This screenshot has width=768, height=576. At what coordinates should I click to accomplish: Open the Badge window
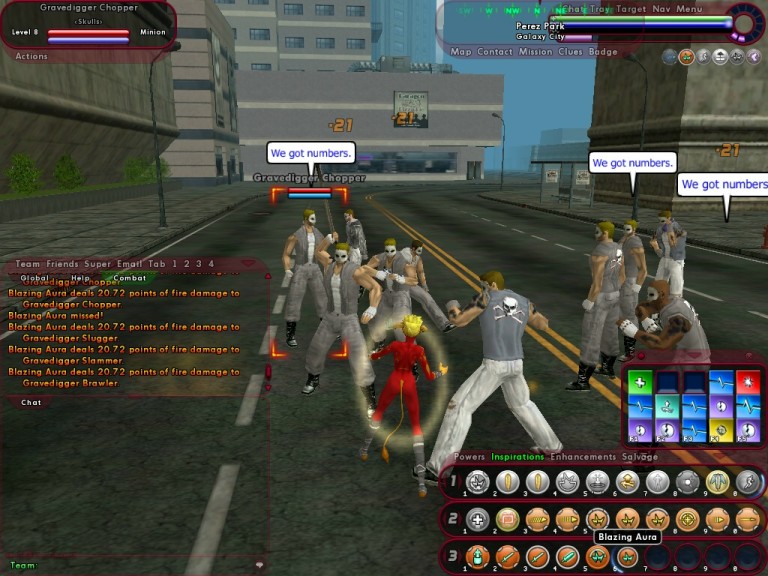pos(603,52)
